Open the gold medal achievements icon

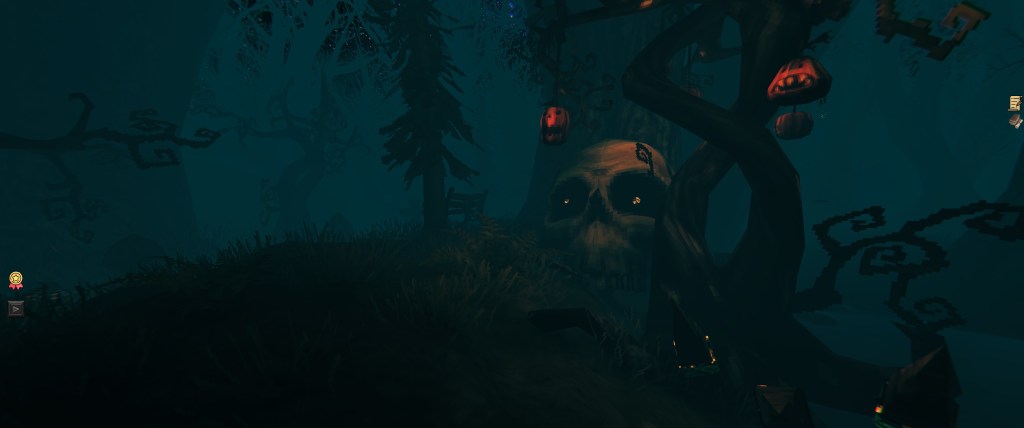pos(16,281)
